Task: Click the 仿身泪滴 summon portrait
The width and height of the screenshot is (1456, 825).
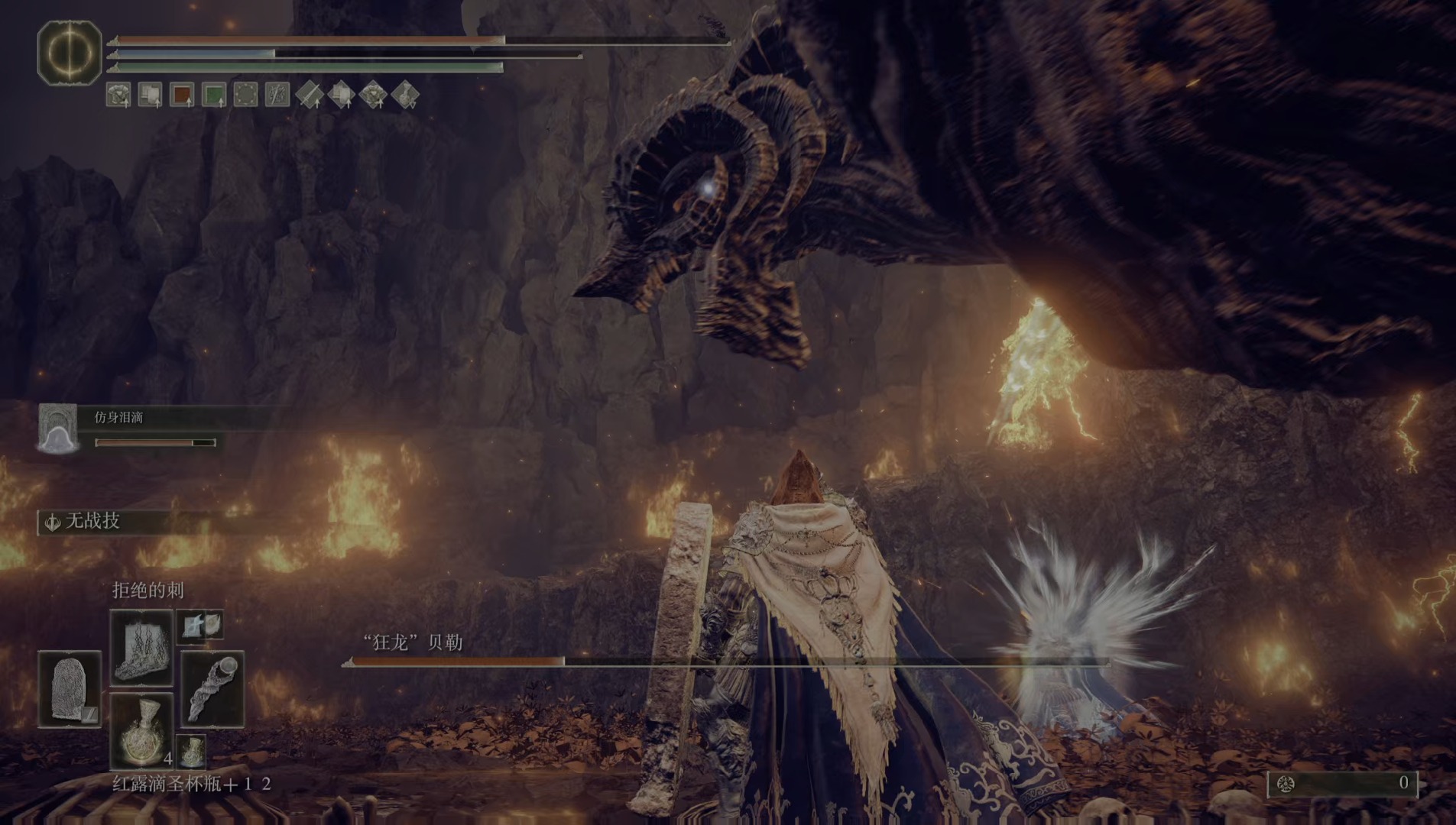Action: pyautogui.click(x=58, y=428)
